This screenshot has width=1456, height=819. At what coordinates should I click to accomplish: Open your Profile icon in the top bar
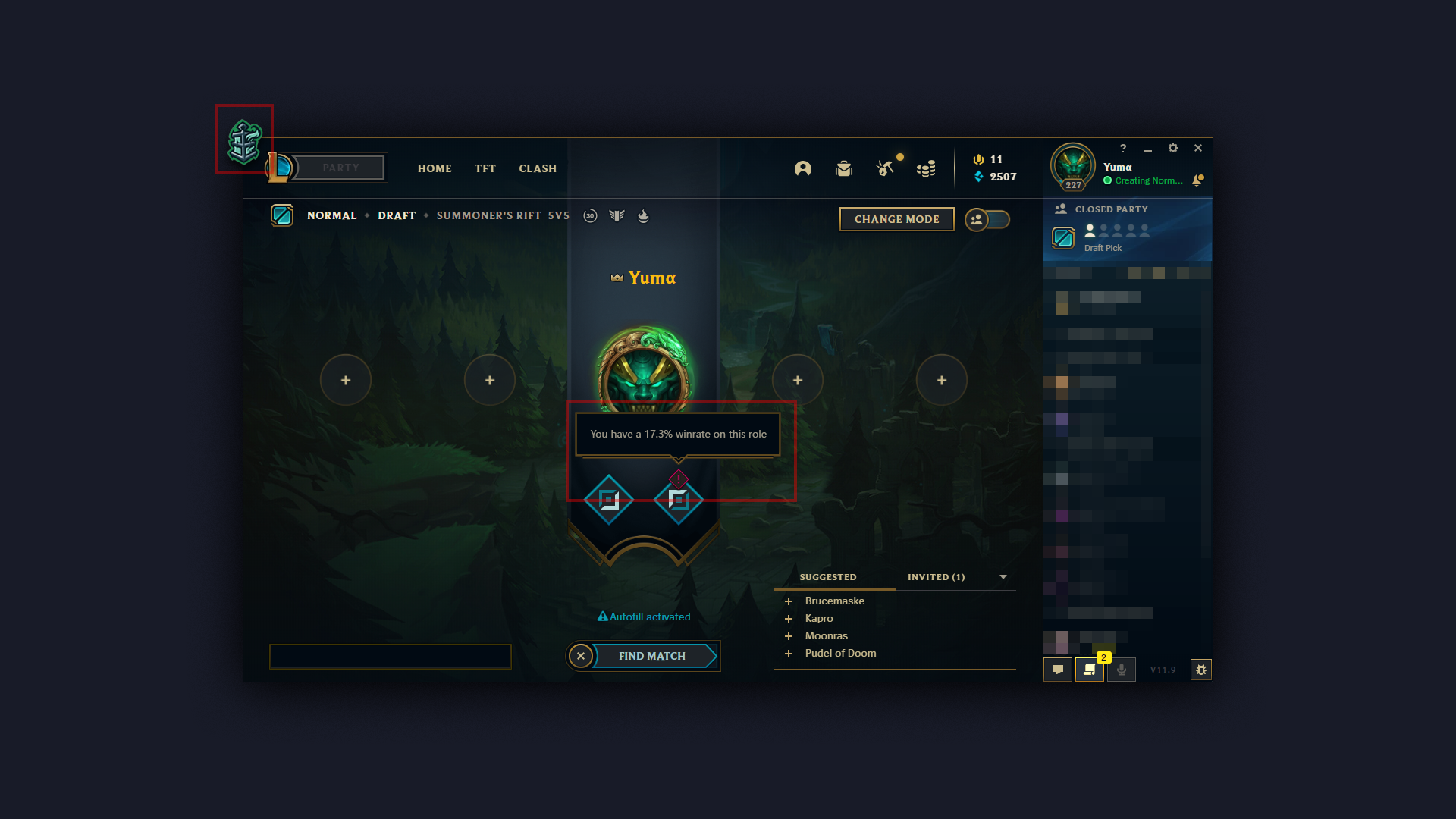802,168
